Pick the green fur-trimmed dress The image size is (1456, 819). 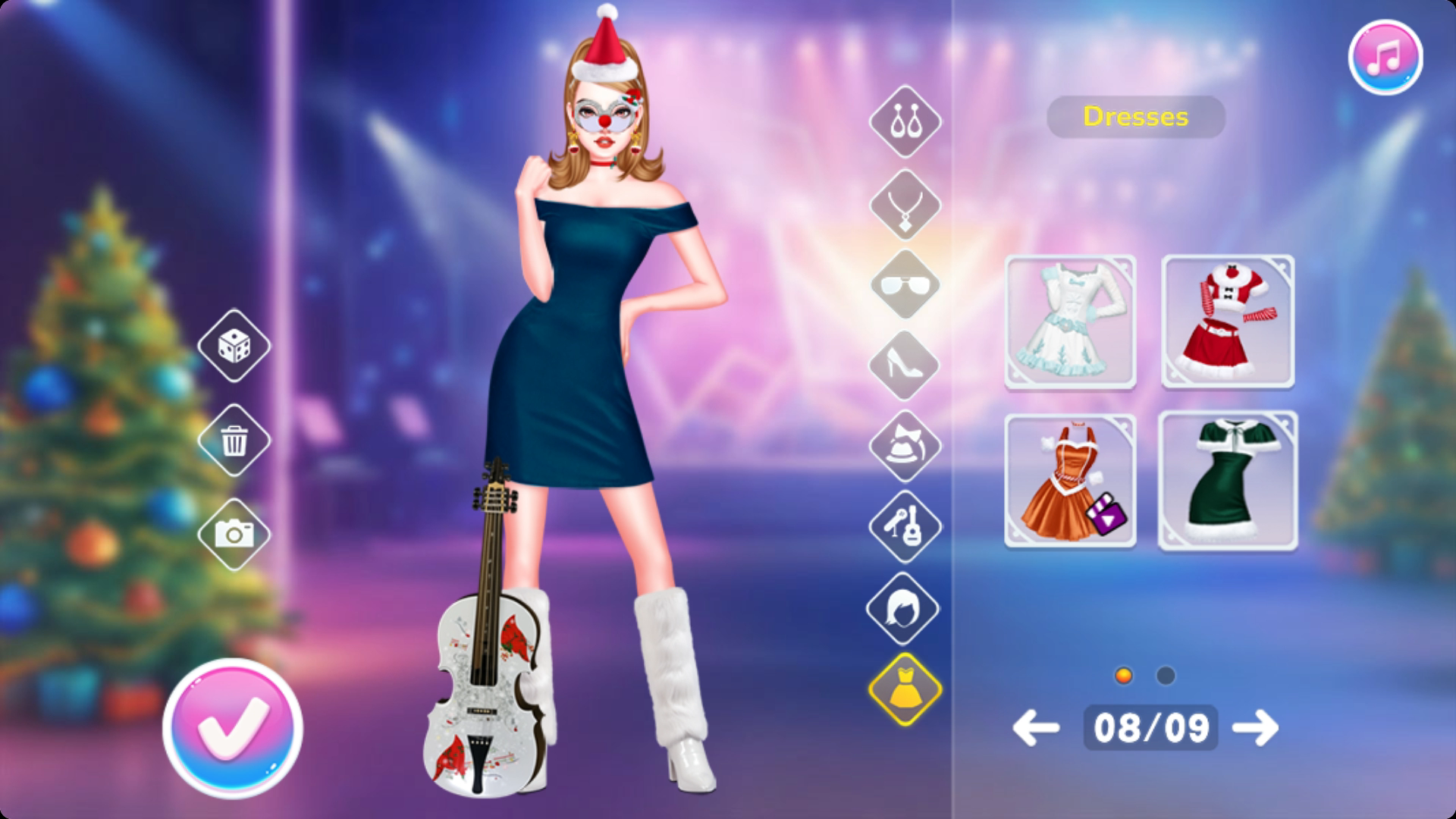point(1228,481)
